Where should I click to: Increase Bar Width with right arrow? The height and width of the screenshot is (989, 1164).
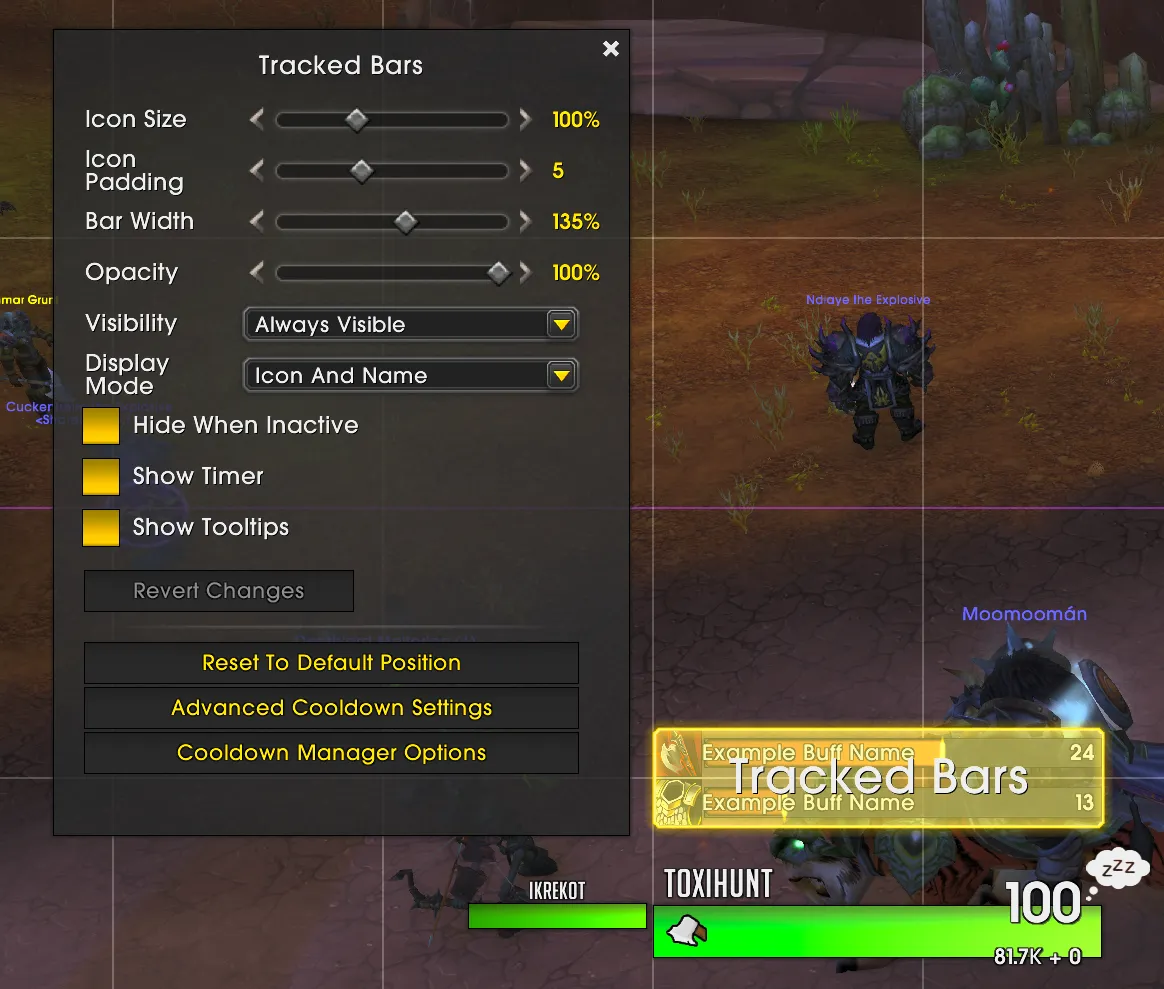pos(525,222)
